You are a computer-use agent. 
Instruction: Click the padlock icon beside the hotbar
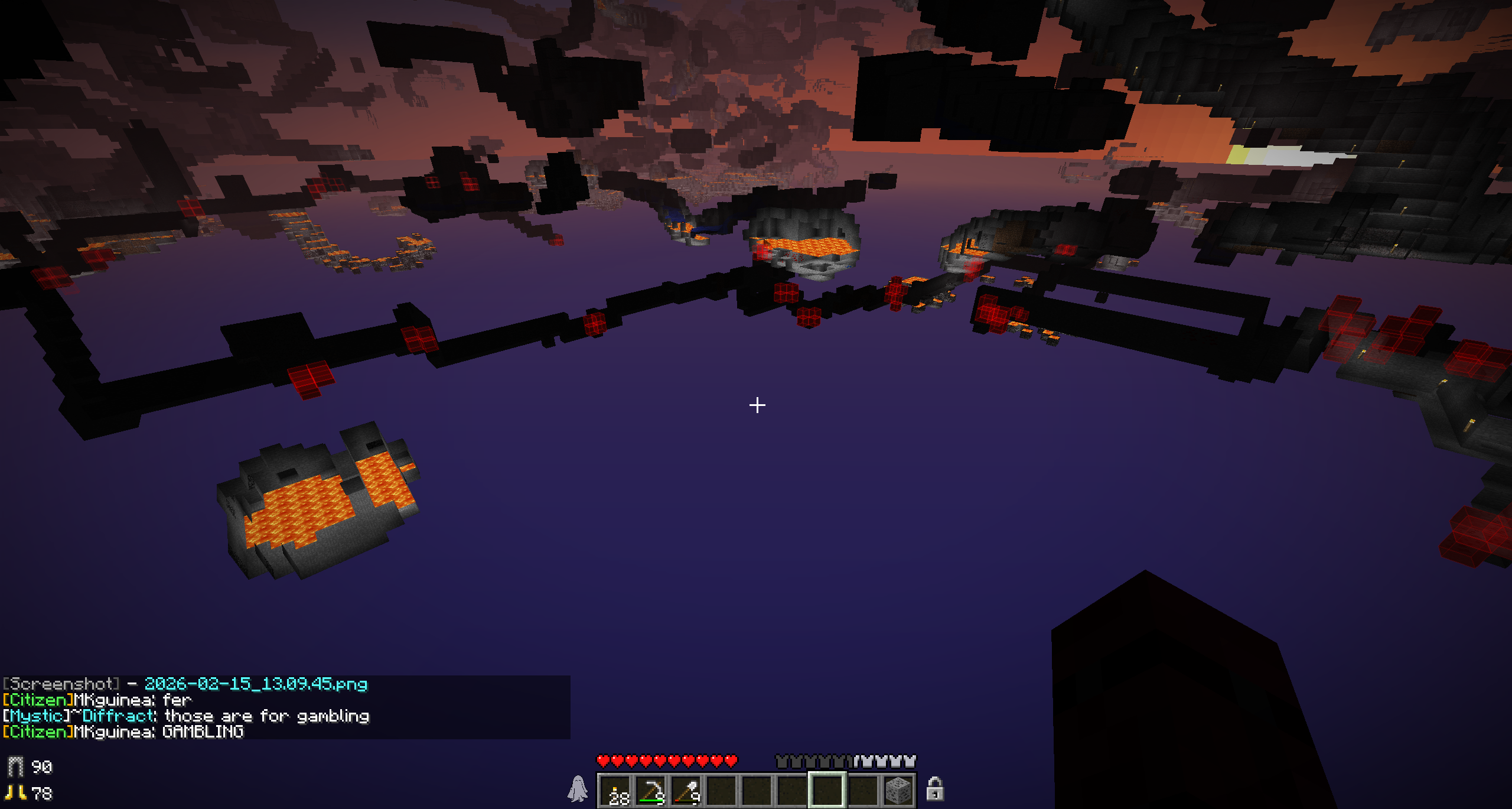pos(934,789)
